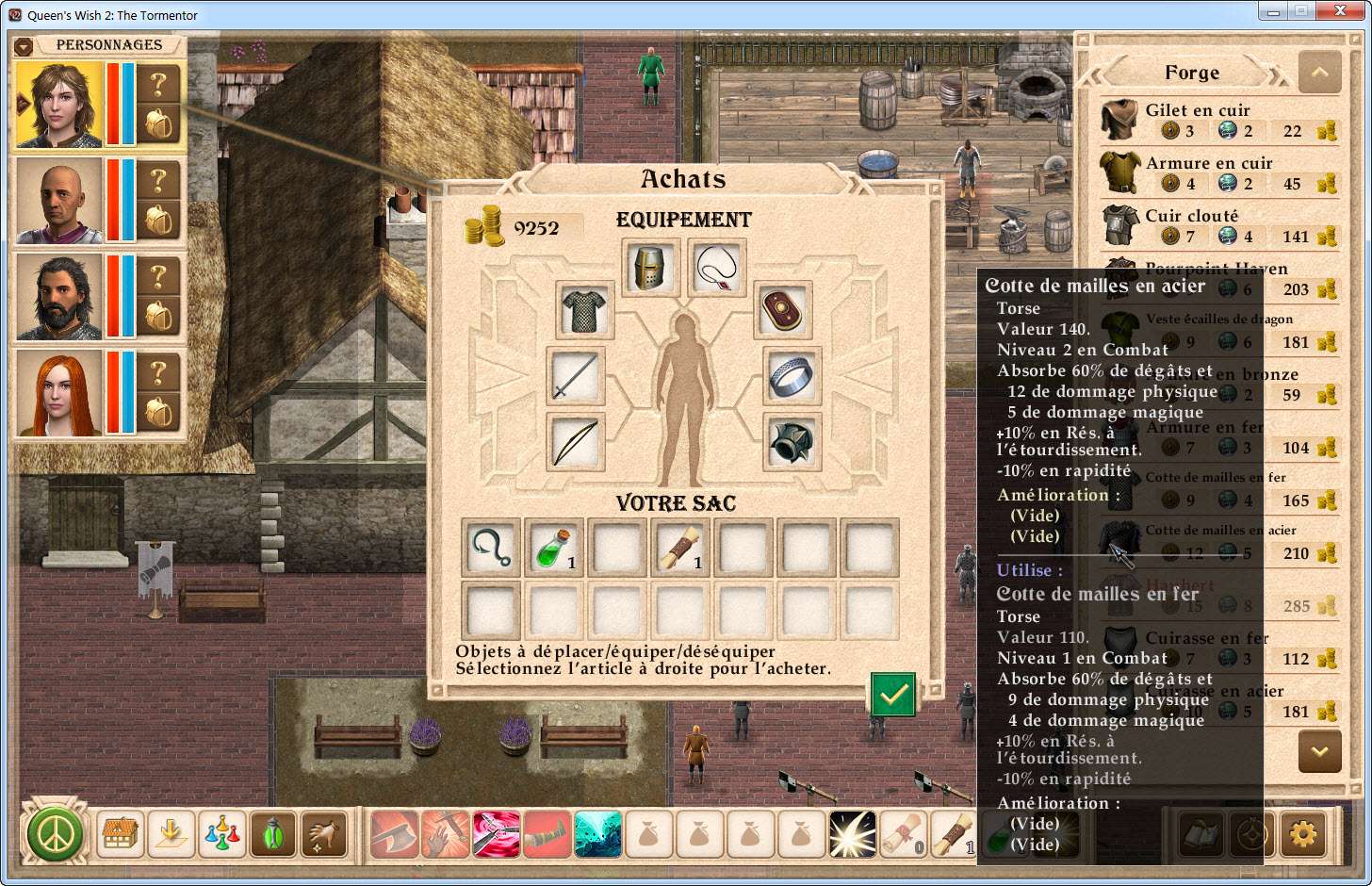
Task: Select the equipped sword slot
Action: pos(575,376)
